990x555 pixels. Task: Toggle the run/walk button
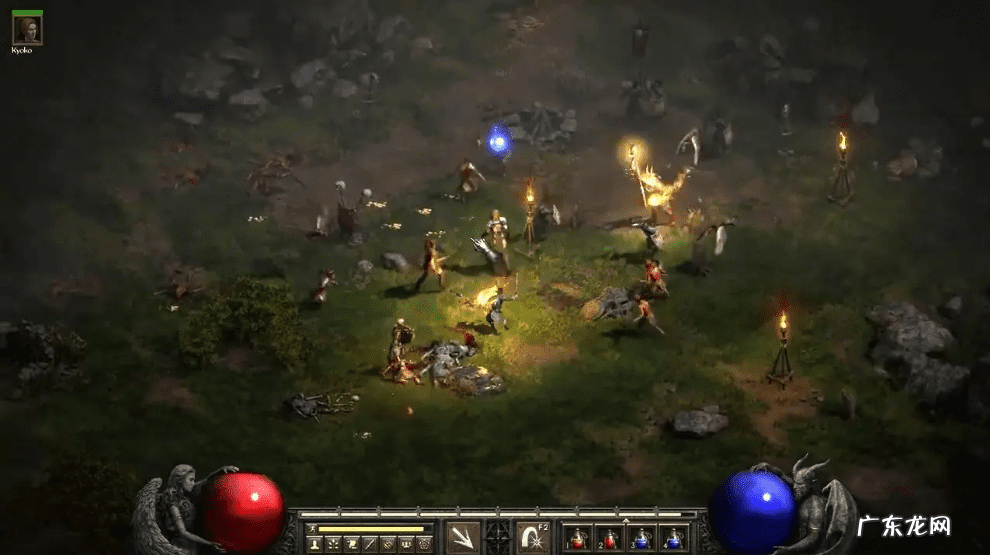313,528
